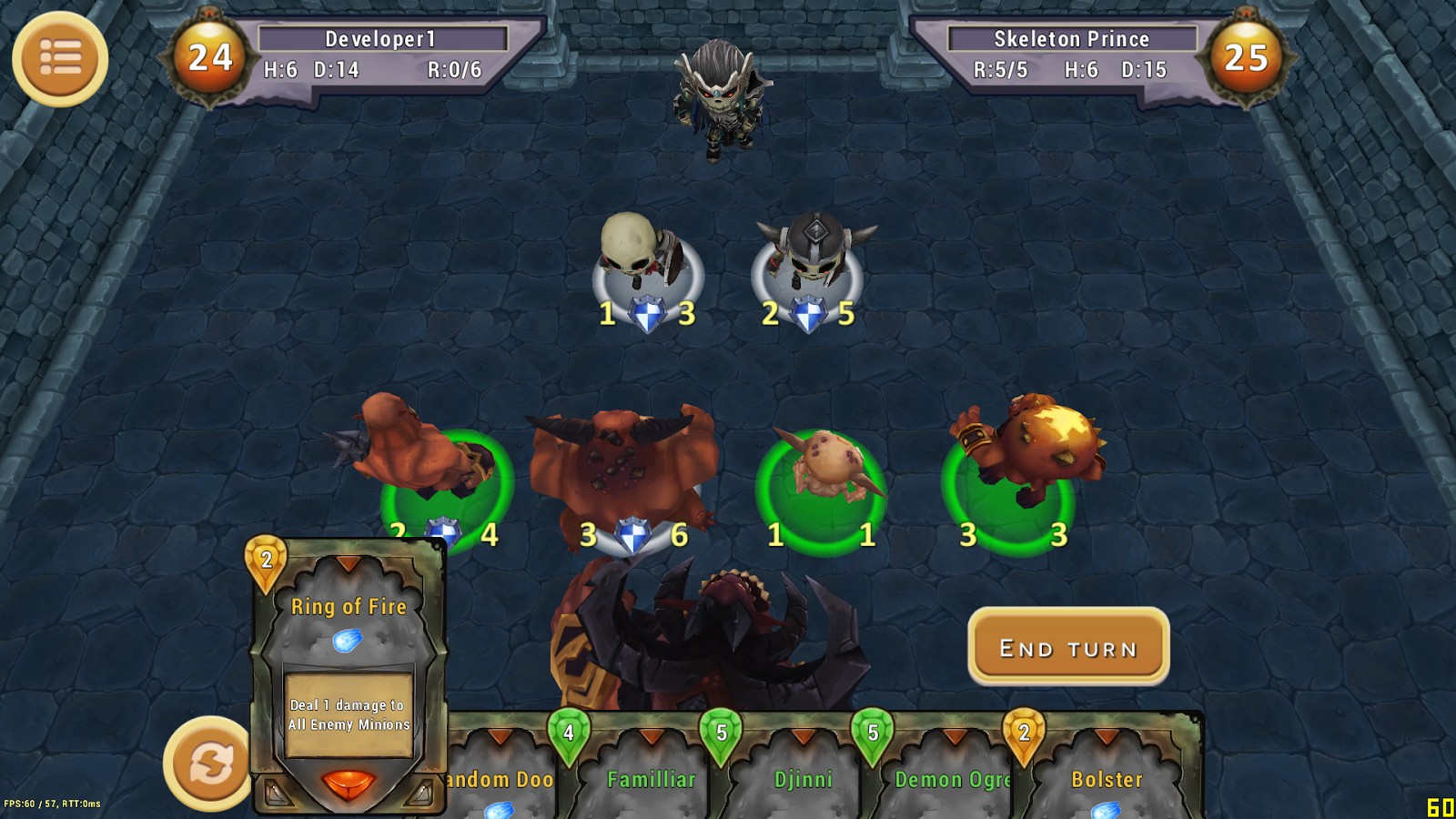Select the Ring of Fire card
The image size is (1456, 819).
coord(349,675)
